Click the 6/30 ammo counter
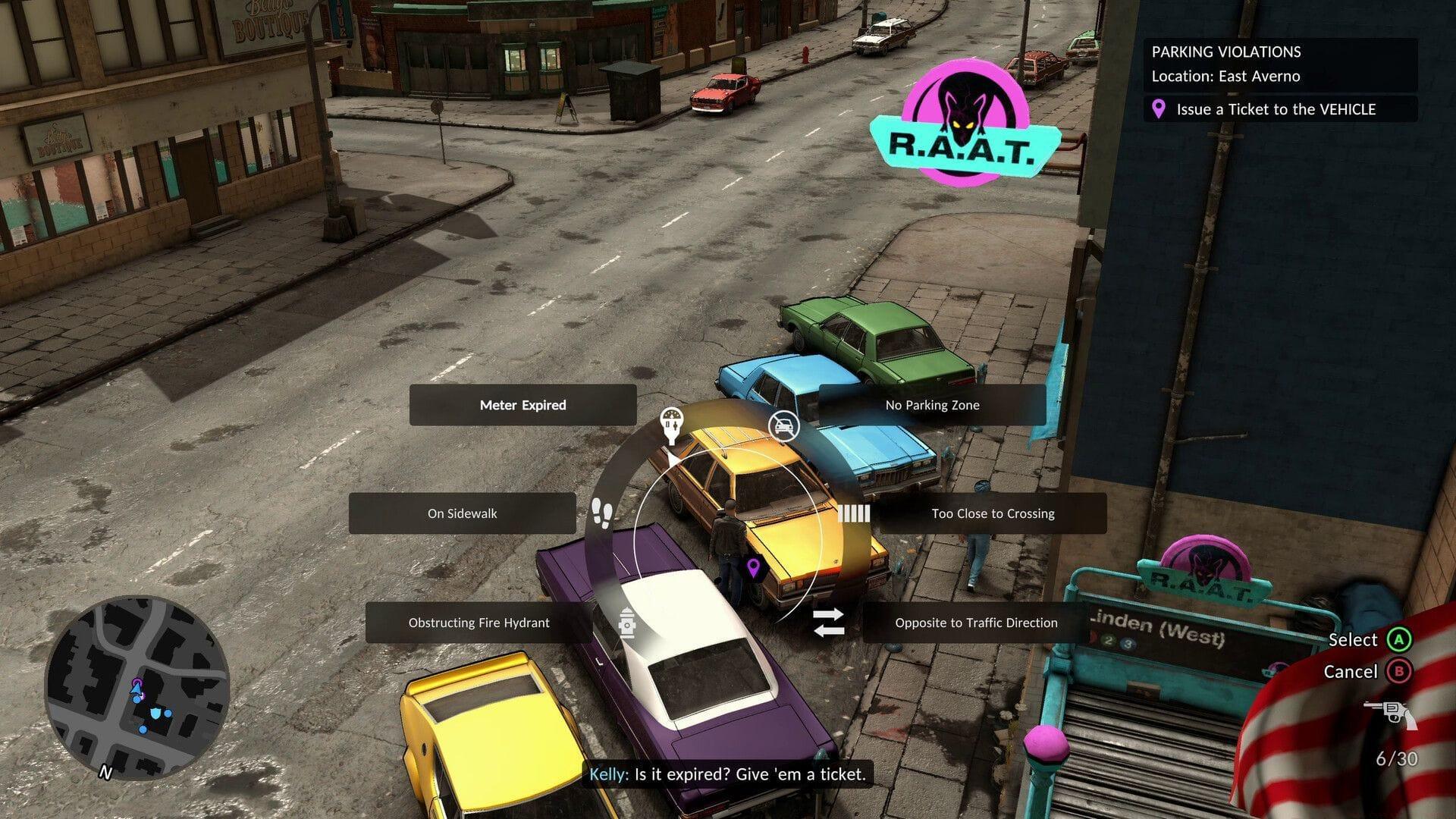The width and height of the screenshot is (1456, 819). (x=1398, y=757)
